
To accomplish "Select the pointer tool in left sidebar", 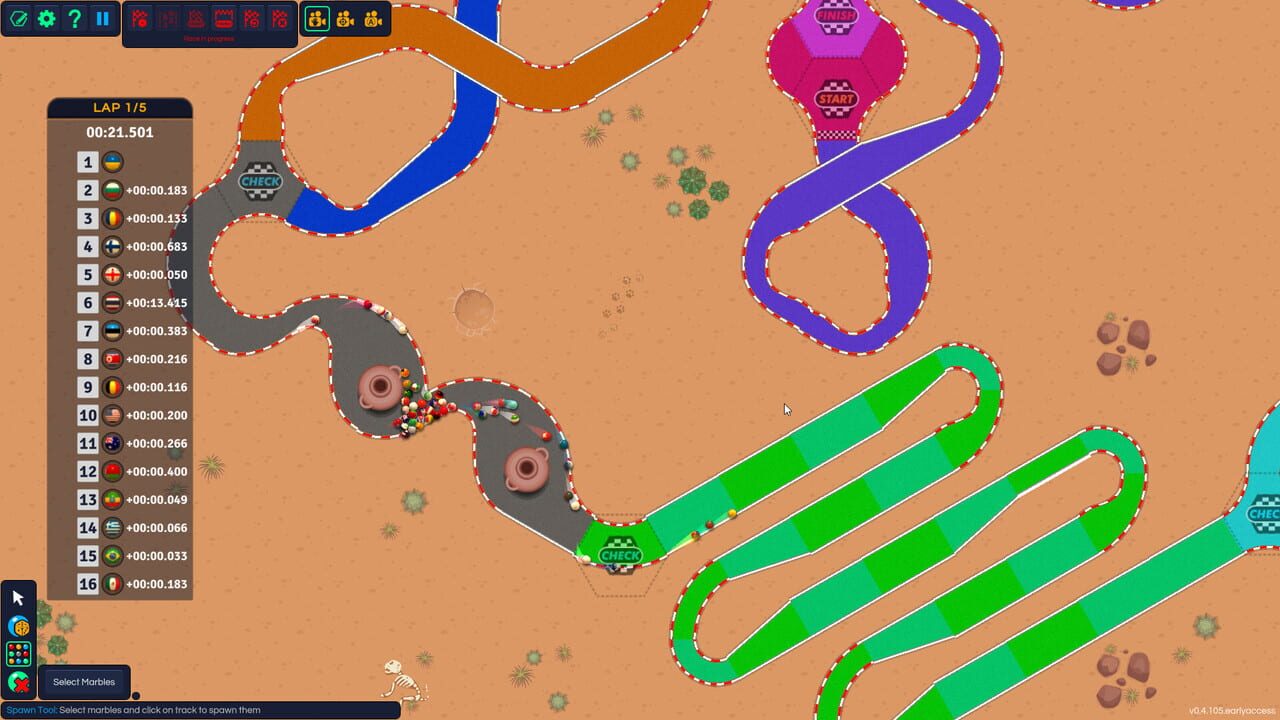I will click(17, 597).
